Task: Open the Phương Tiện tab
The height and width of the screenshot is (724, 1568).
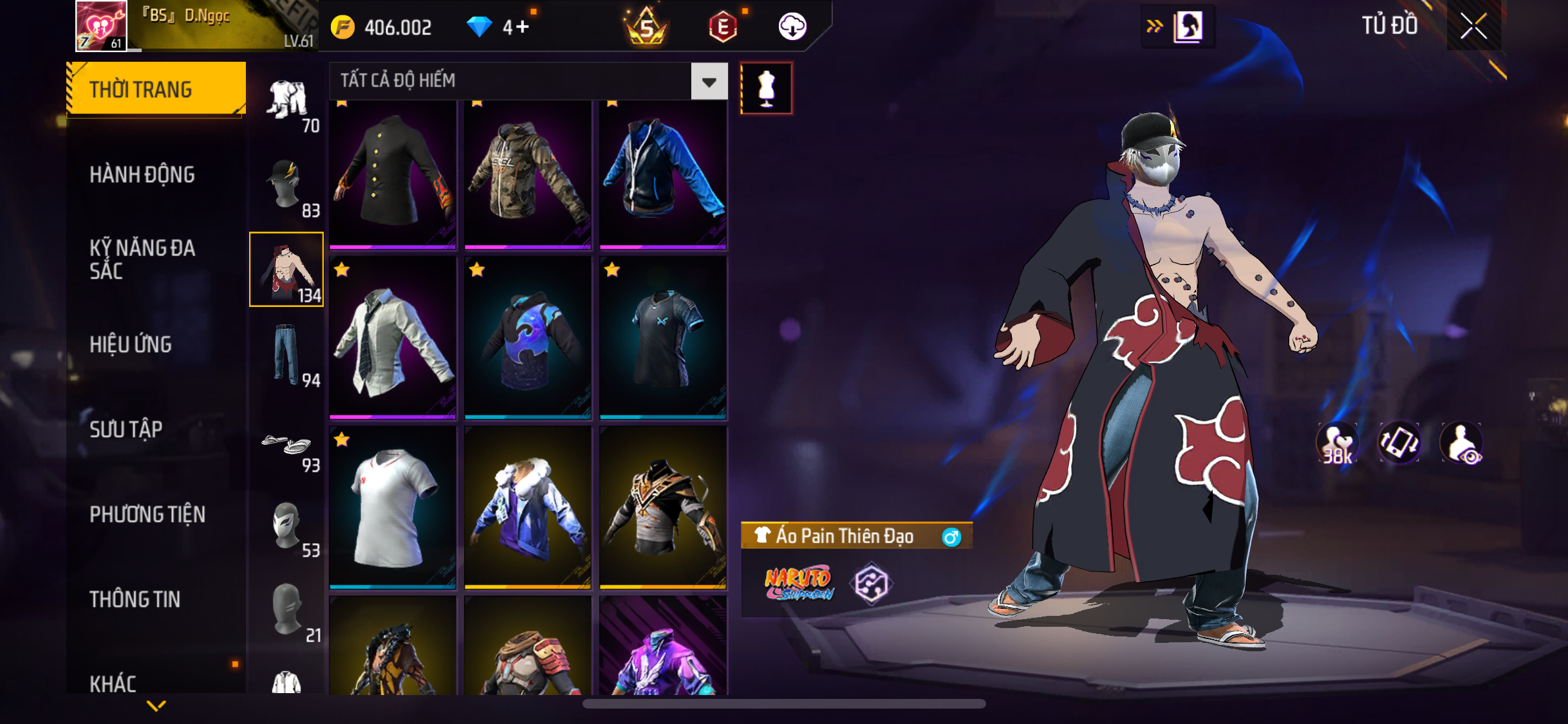Action: click(147, 514)
